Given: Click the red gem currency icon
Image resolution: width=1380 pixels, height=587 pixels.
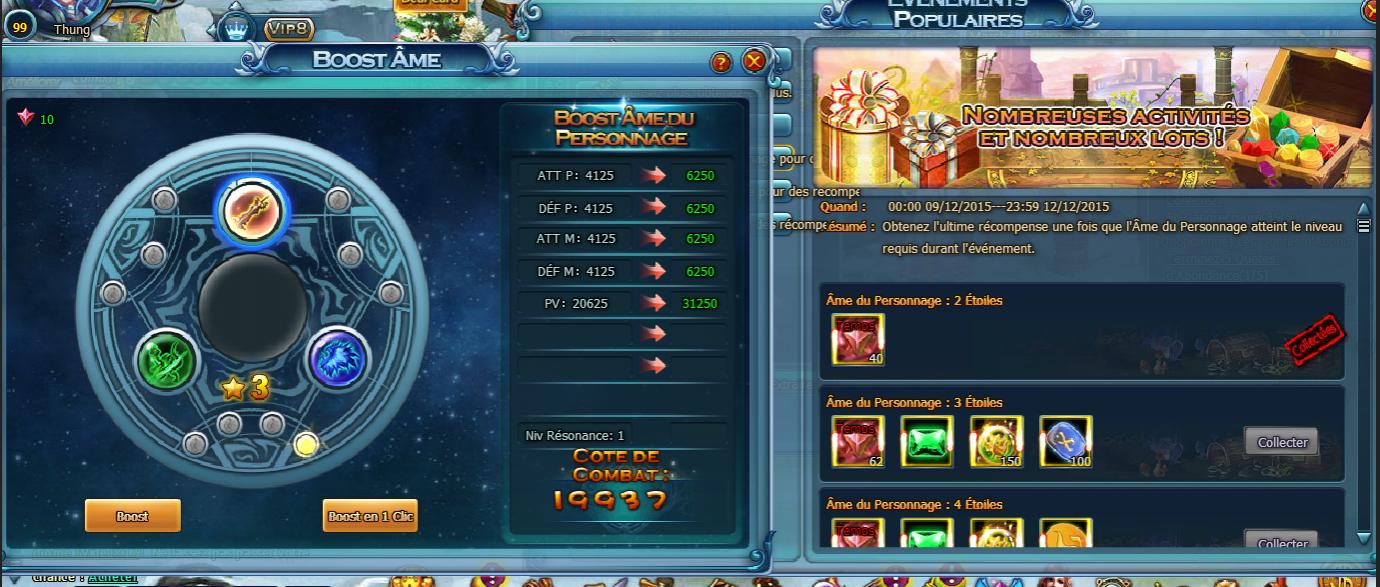Looking at the screenshot, I should tap(26, 118).
